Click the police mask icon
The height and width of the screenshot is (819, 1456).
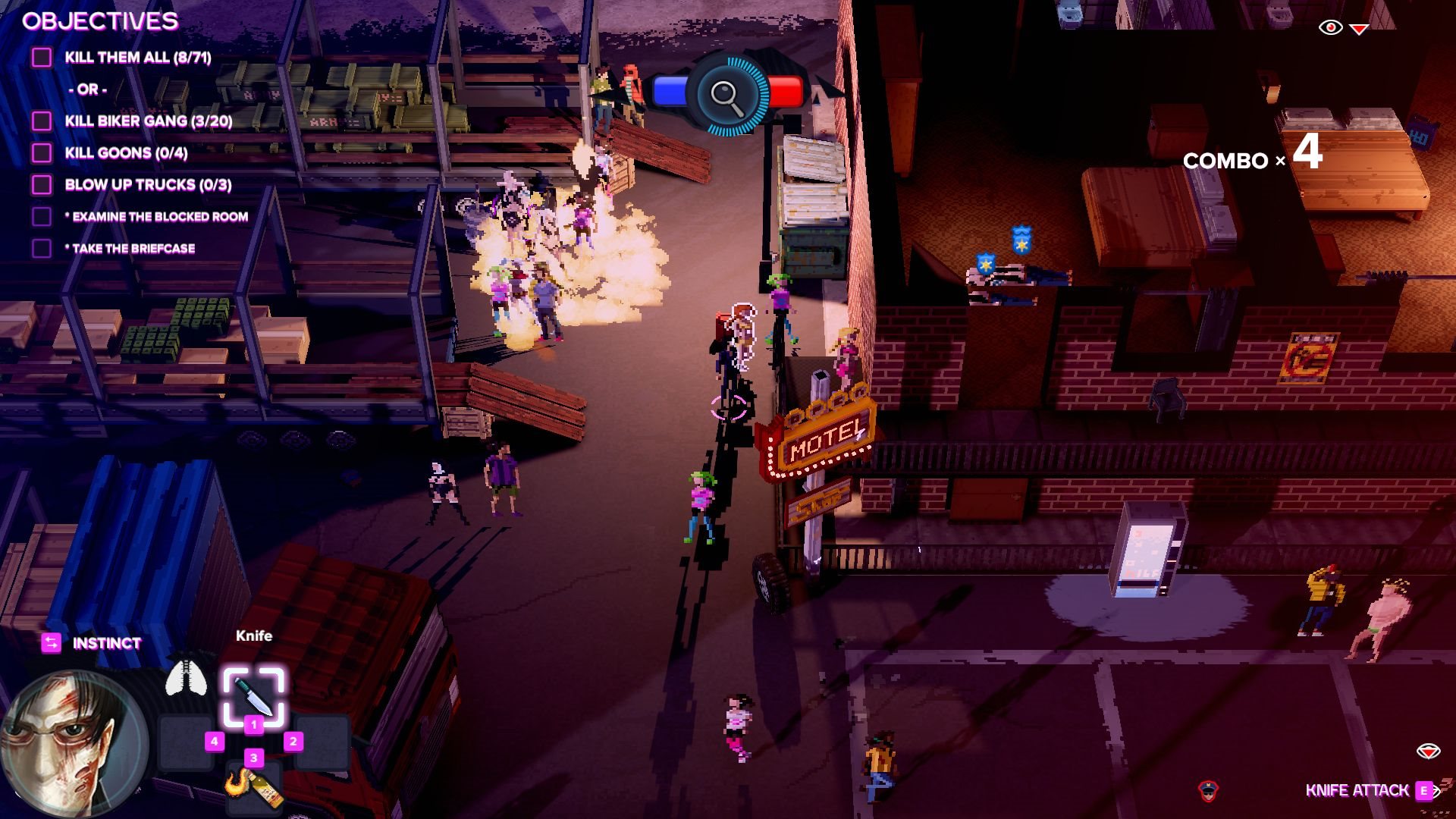click(1208, 791)
